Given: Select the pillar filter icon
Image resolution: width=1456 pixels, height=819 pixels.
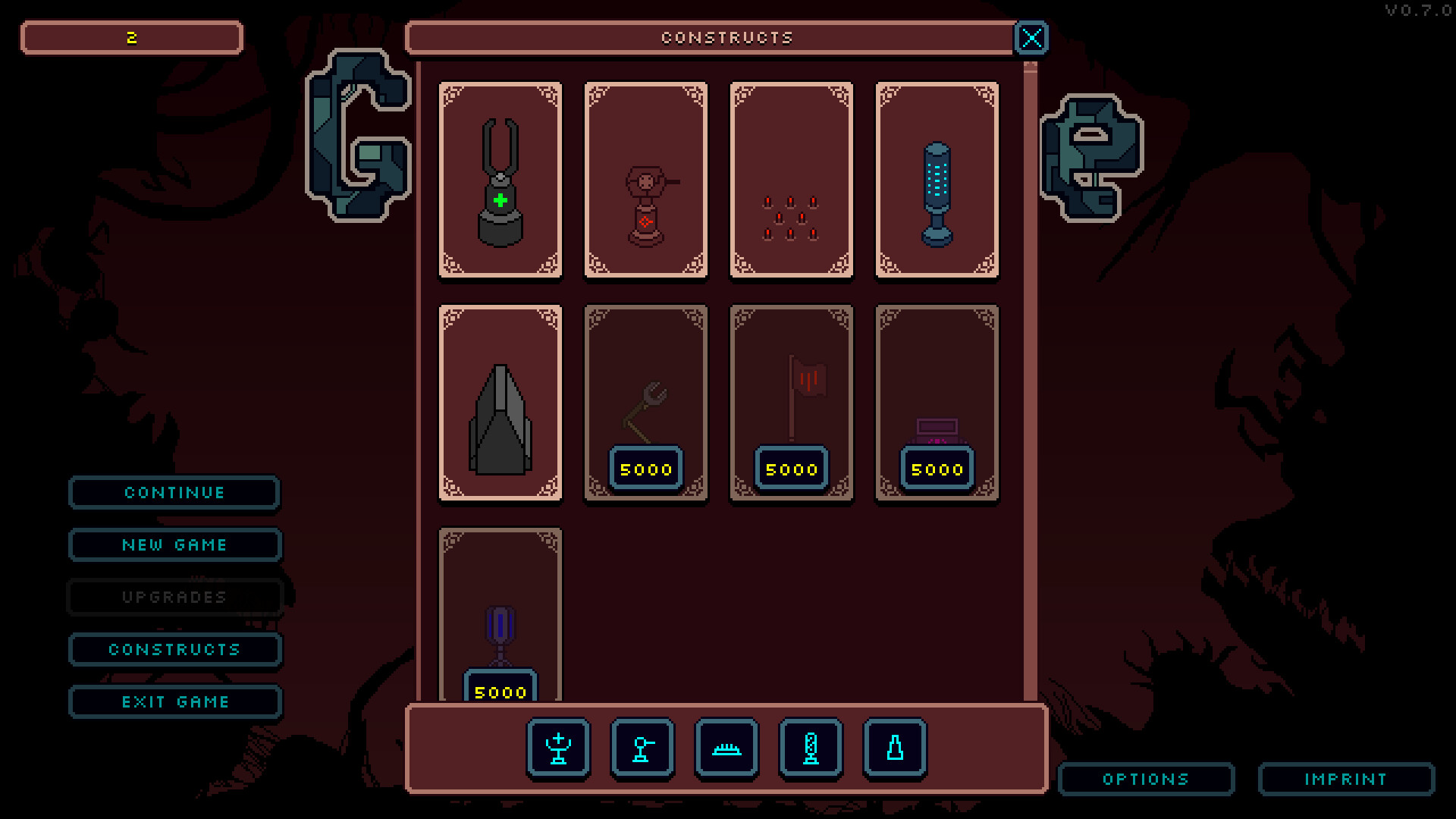Looking at the screenshot, I should click(810, 748).
